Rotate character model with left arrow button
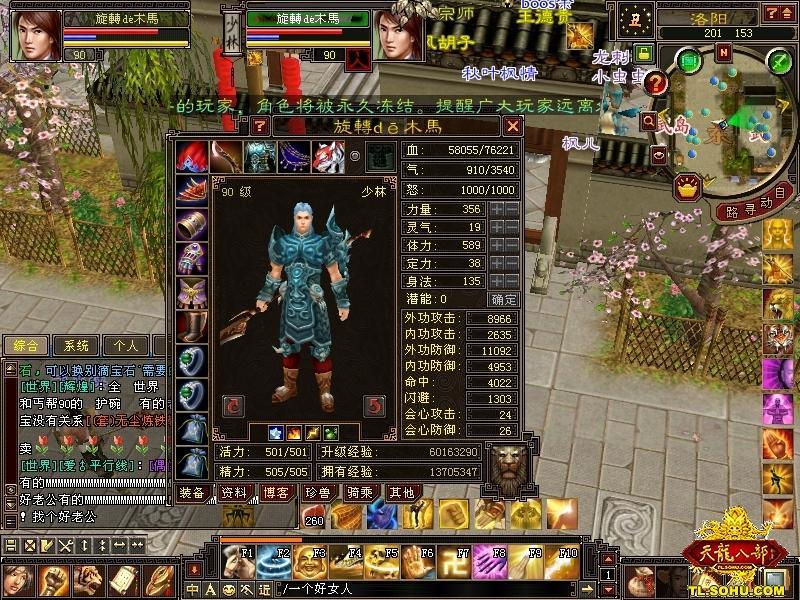The height and width of the screenshot is (600, 800). (x=232, y=405)
